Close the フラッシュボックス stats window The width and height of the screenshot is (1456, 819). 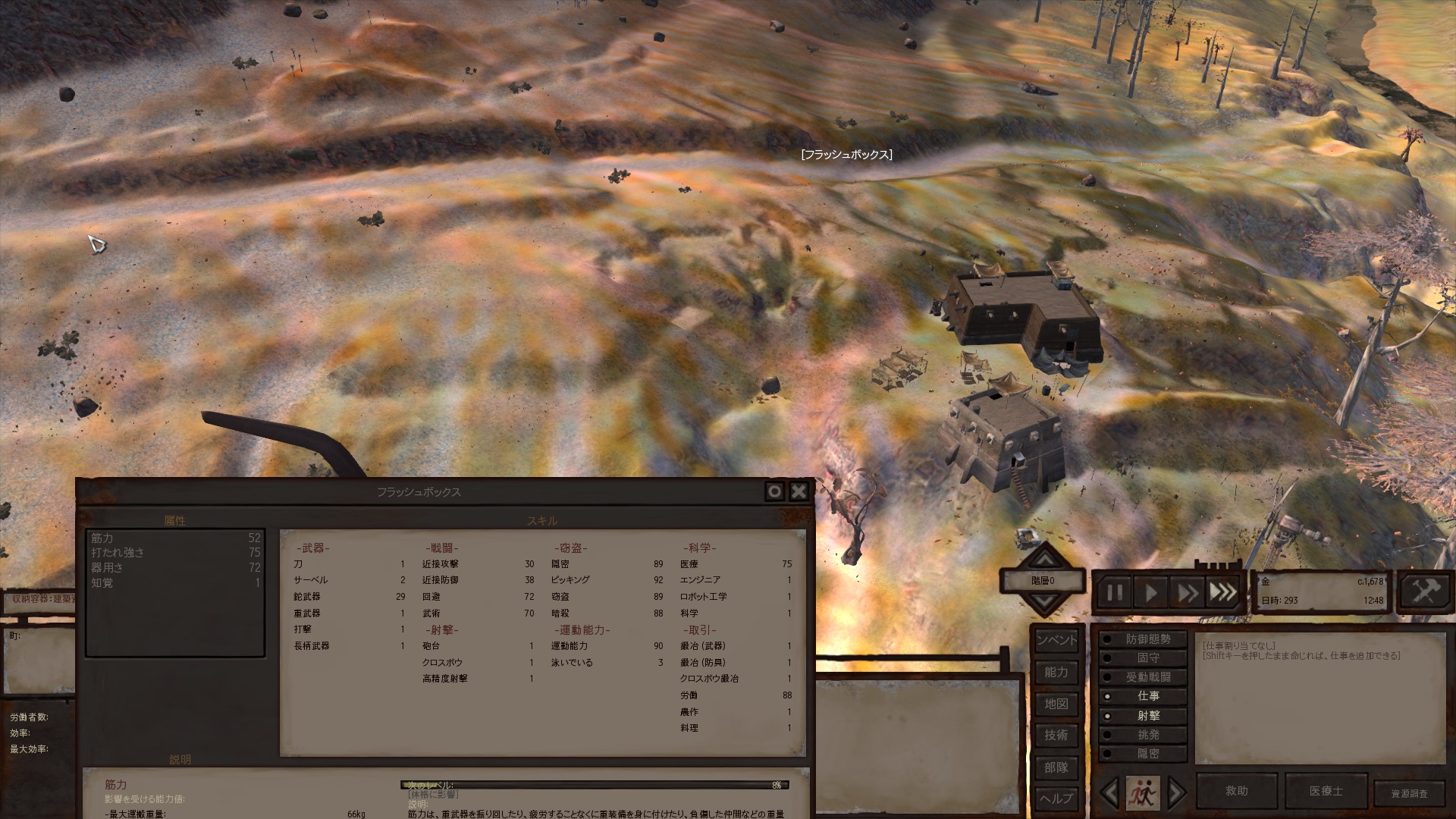point(799,492)
